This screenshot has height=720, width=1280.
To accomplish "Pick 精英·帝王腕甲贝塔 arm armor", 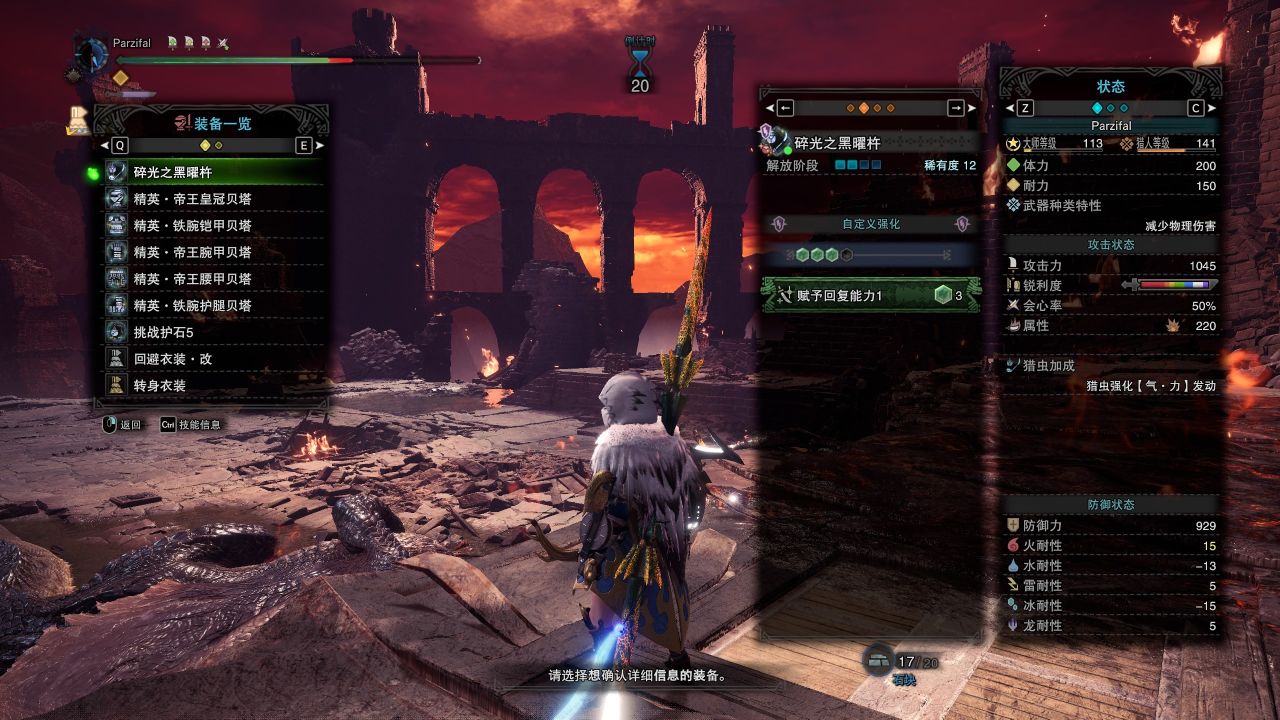I will click(x=214, y=252).
